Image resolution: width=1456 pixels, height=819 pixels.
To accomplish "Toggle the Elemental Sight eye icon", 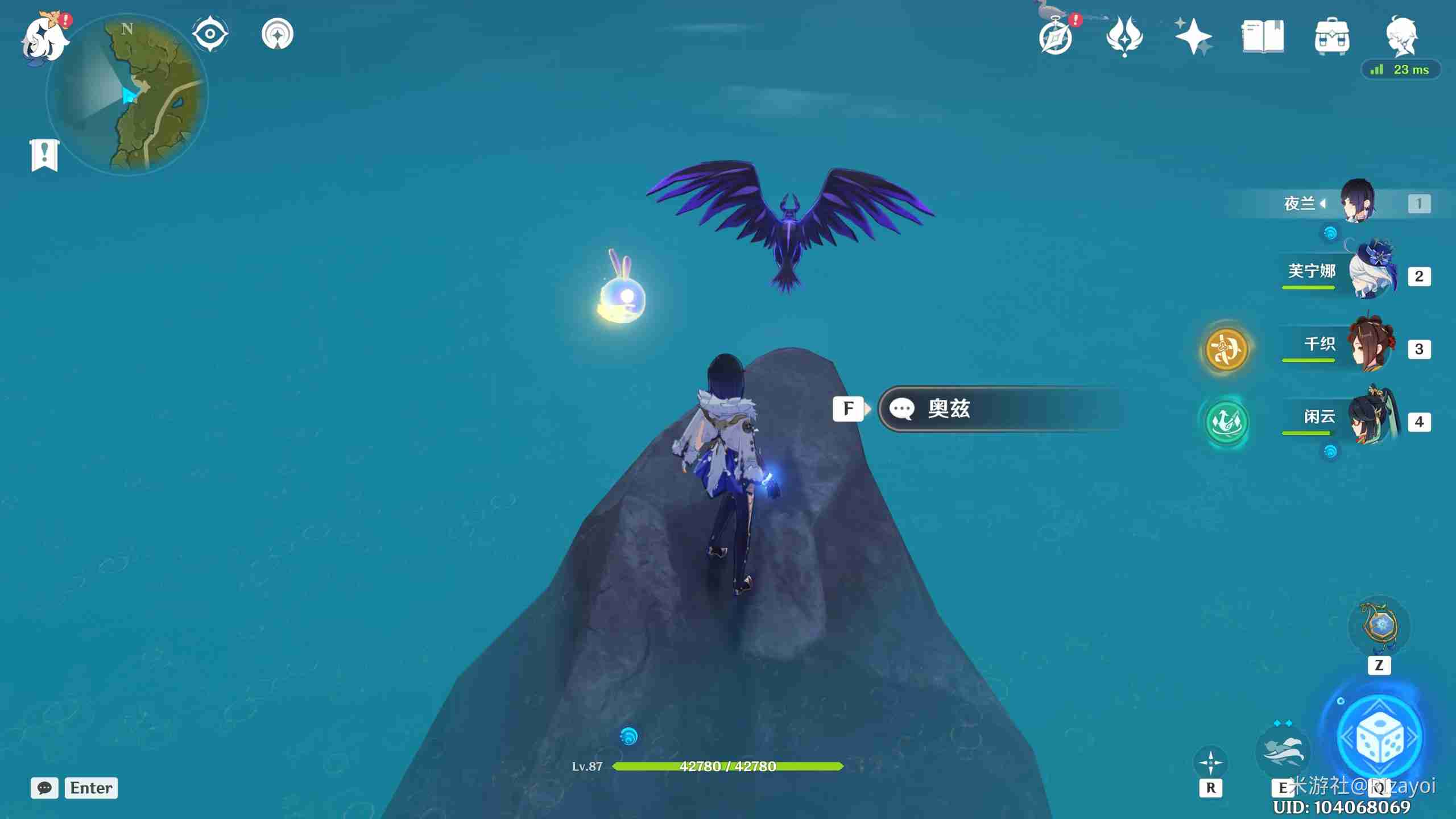I will coord(210,34).
